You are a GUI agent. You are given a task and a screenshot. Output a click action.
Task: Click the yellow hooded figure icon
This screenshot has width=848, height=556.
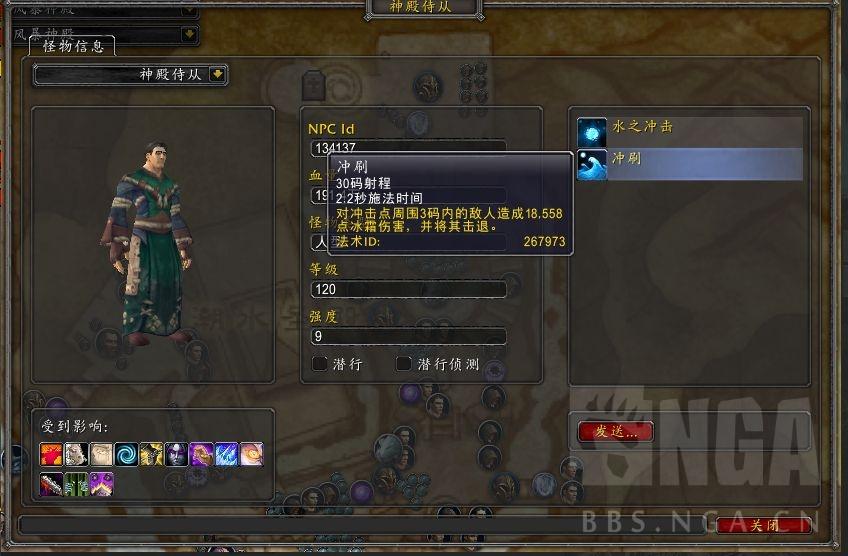click(x=152, y=456)
